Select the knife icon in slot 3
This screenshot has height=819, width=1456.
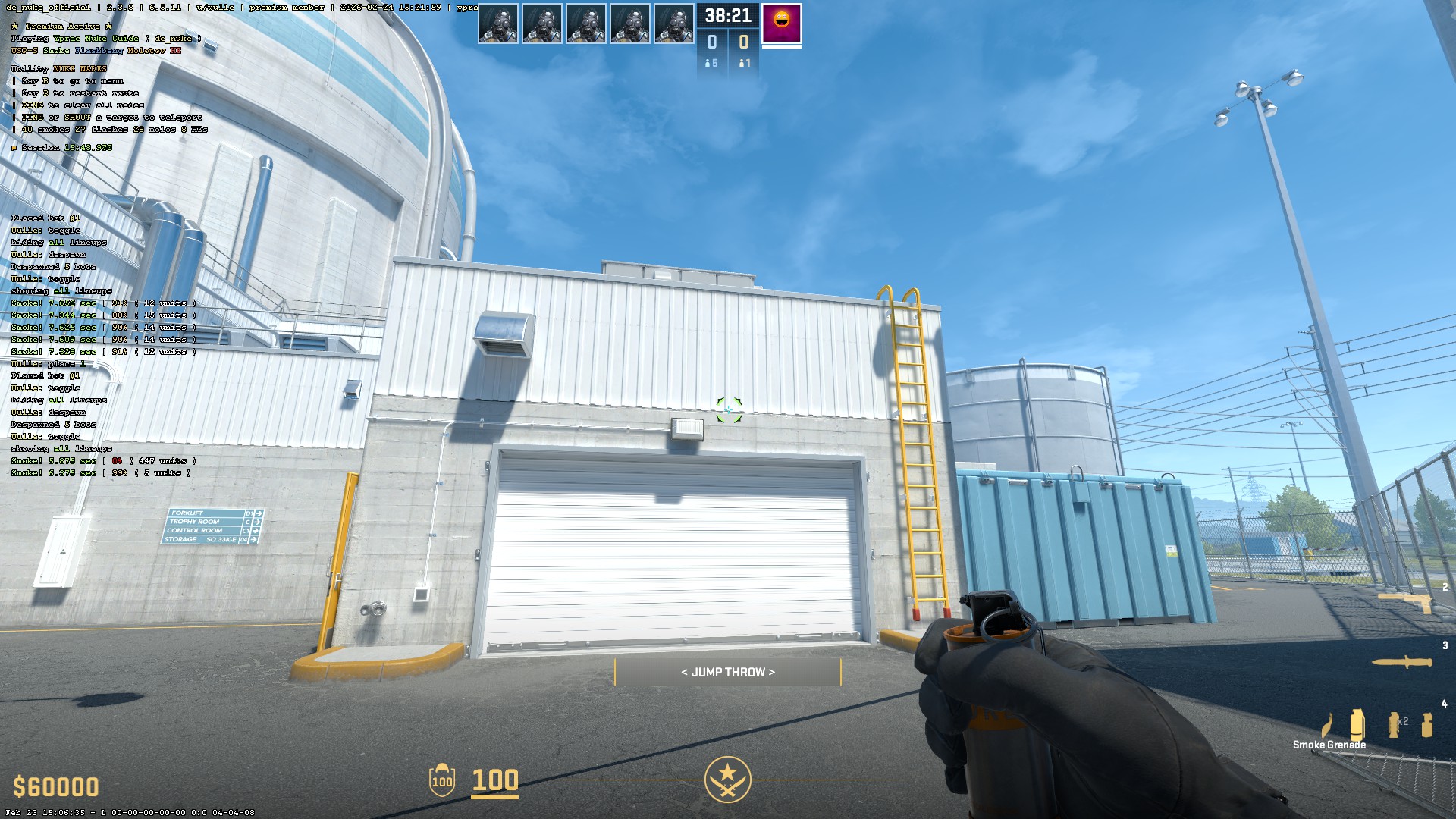pyautogui.click(x=1403, y=662)
